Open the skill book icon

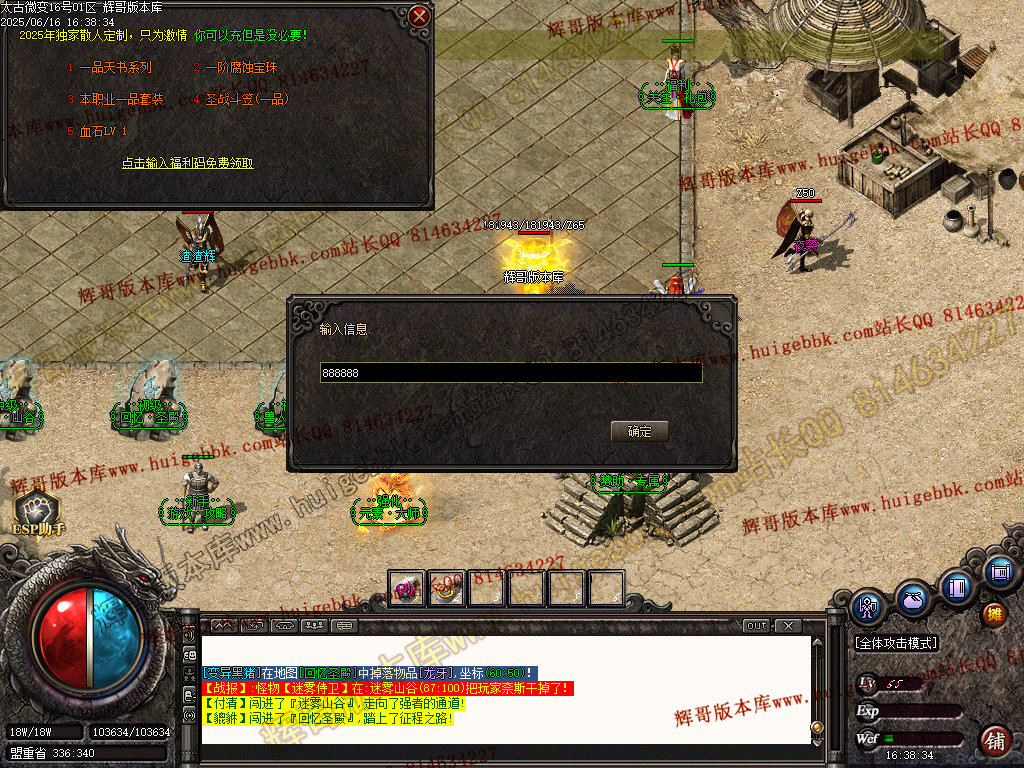pos(957,585)
